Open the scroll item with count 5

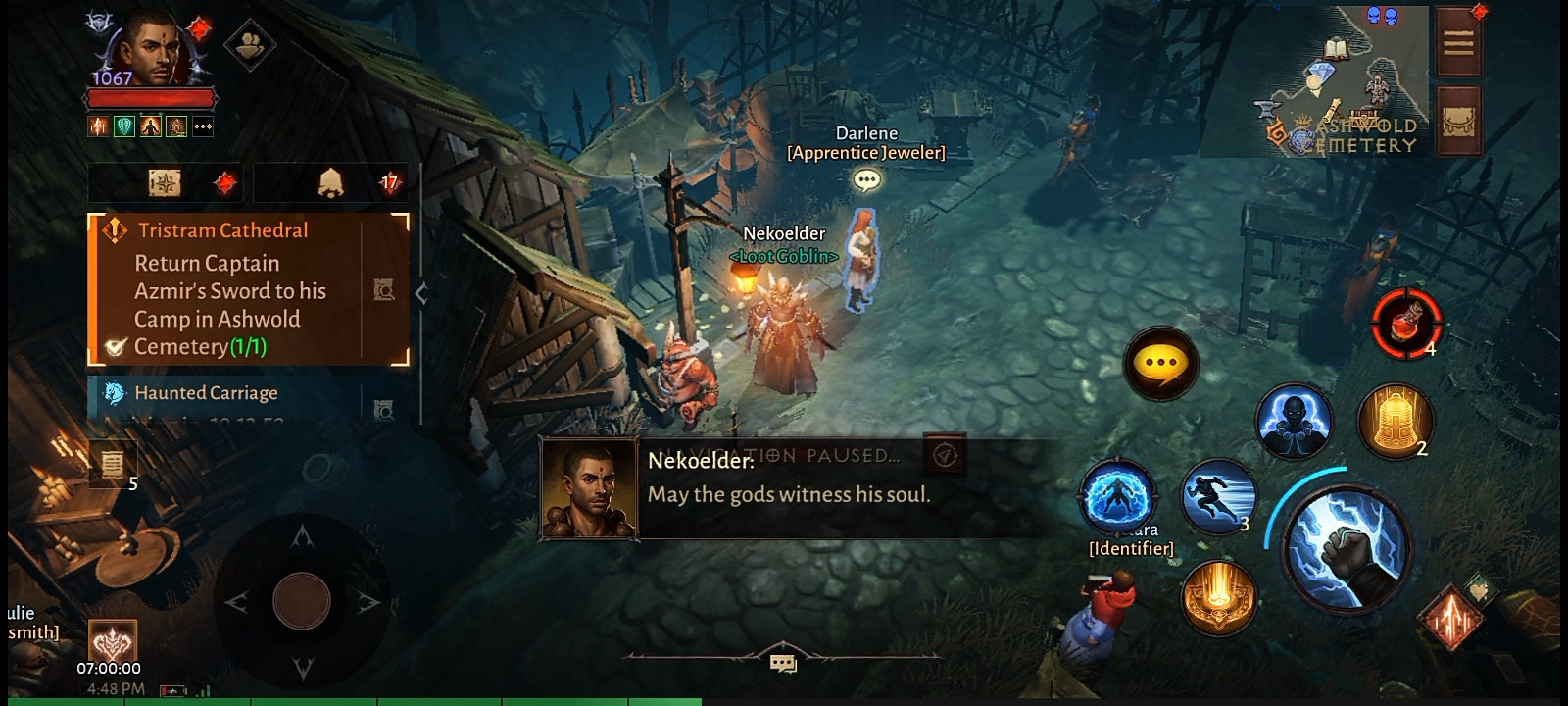pyautogui.click(x=113, y=463)
